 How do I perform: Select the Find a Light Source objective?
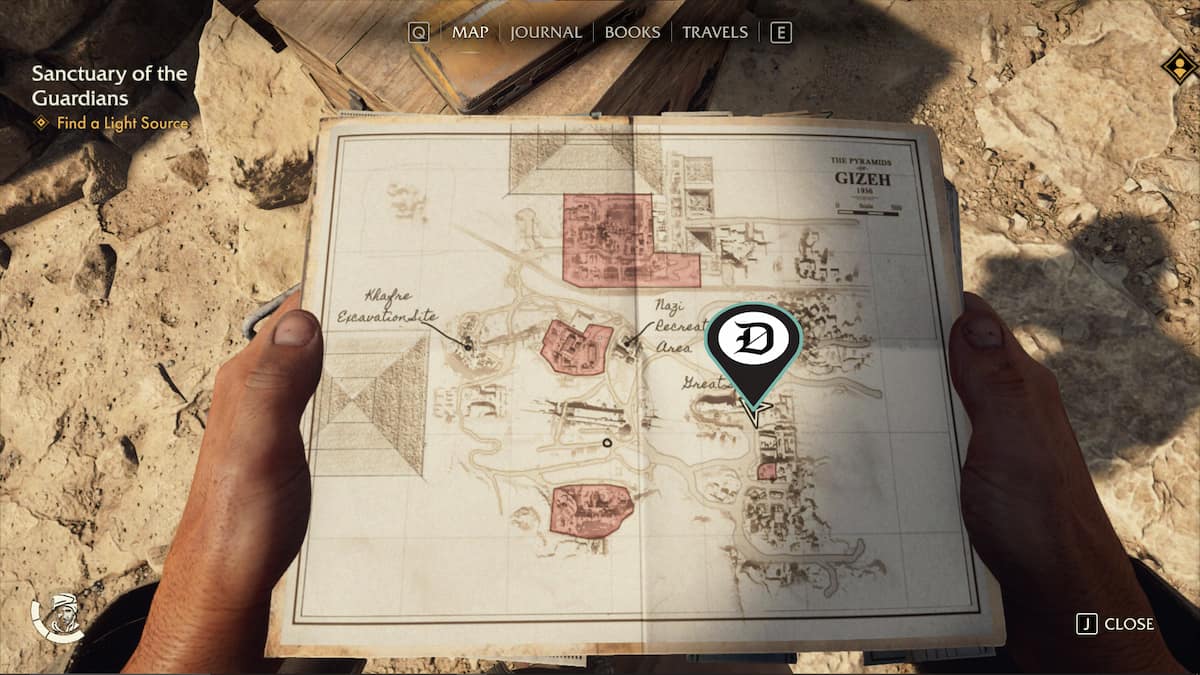click(122, 123)
